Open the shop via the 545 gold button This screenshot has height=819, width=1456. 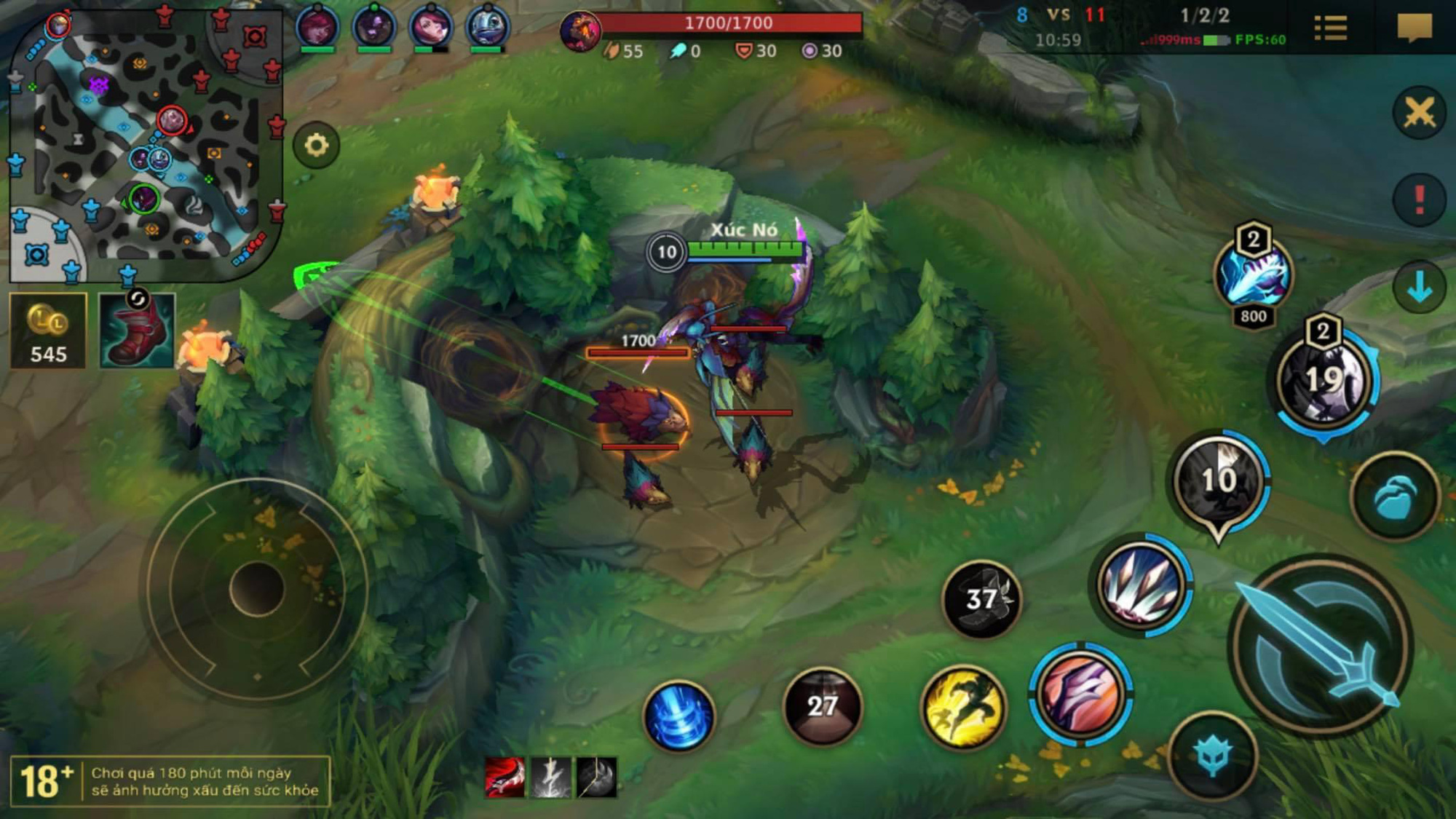point(48,331)
